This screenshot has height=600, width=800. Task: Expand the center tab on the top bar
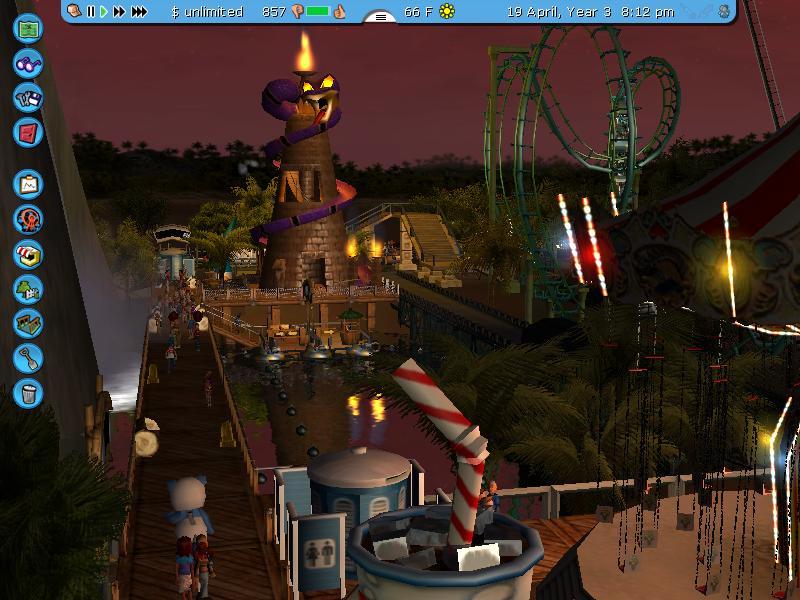pyautogui.click(x=379, y=16)
